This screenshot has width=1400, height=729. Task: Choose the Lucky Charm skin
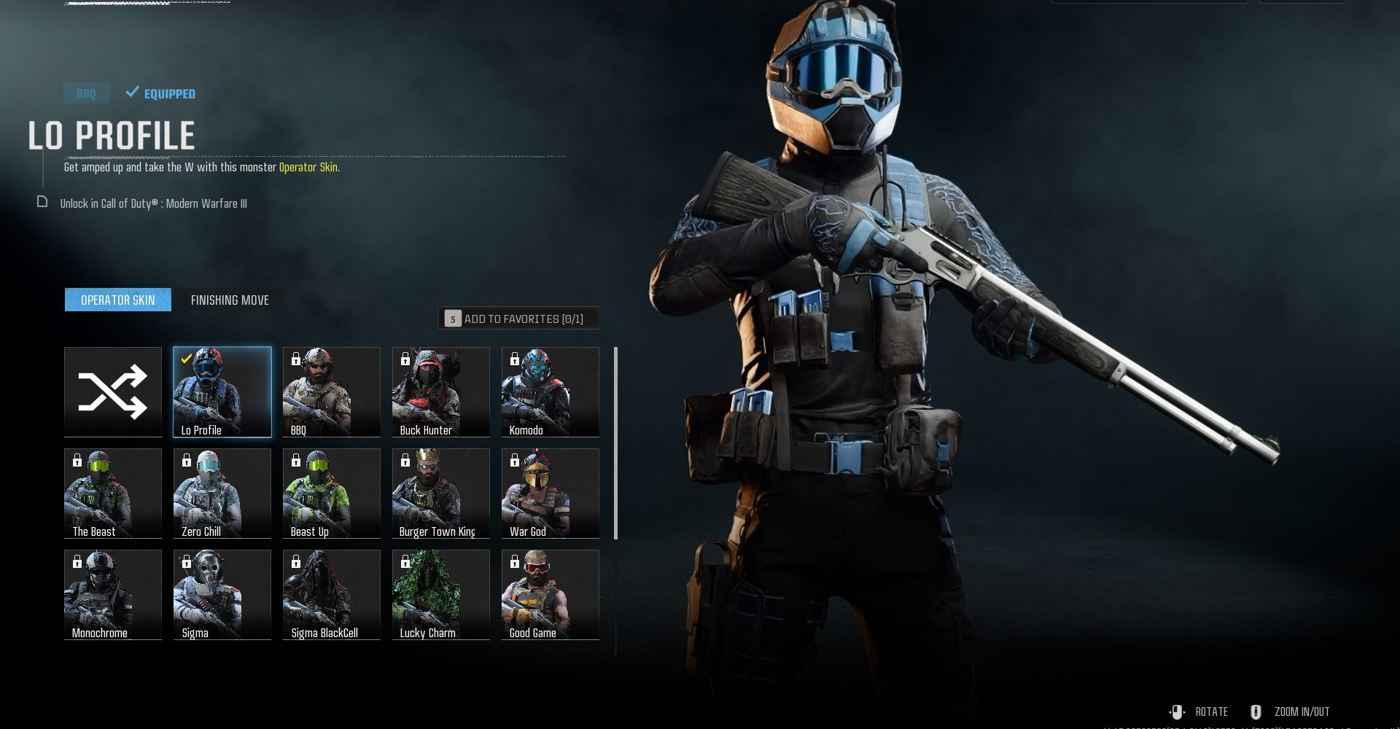(x=441, y=594)
